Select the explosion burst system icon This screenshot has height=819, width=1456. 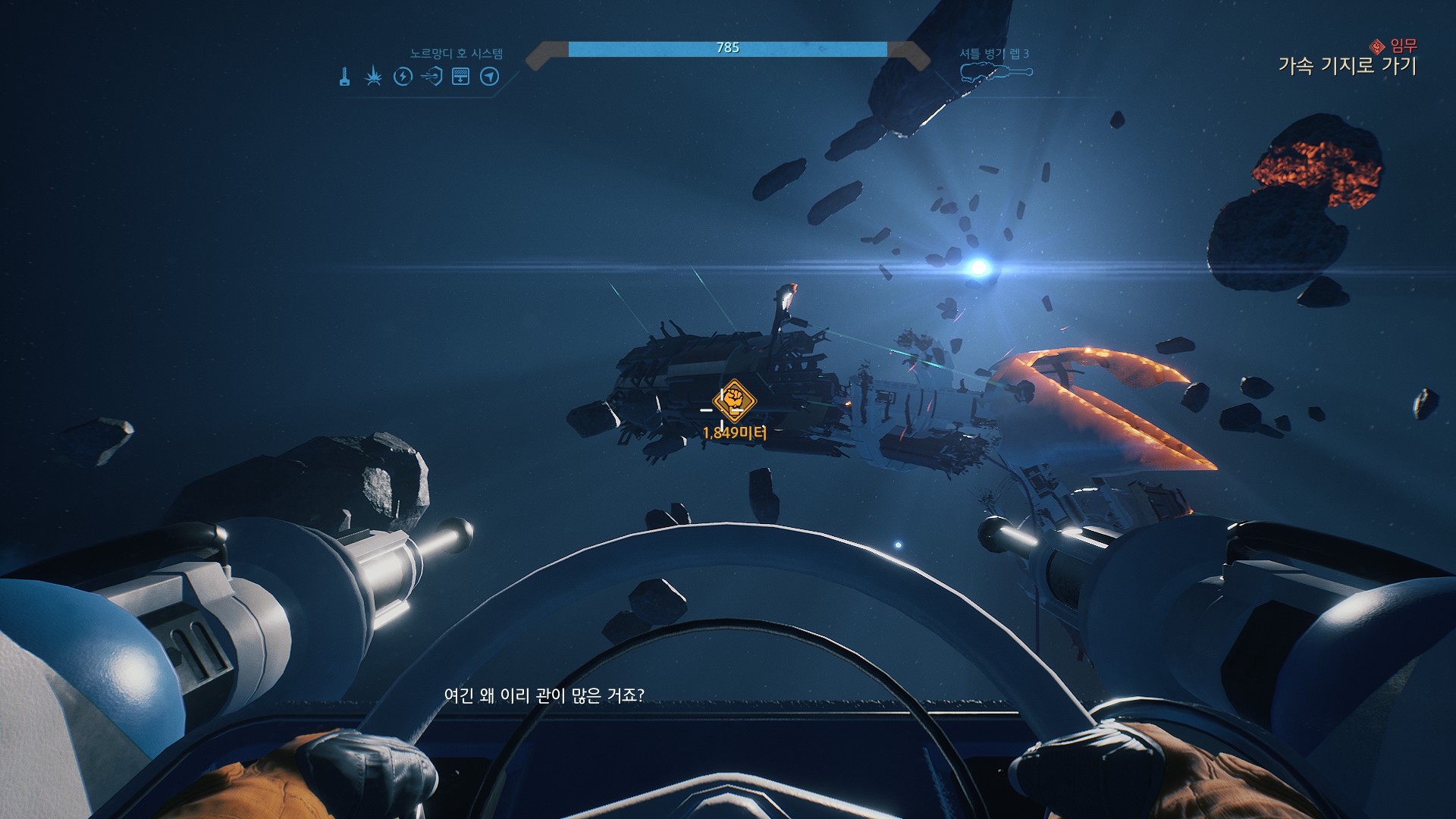click(373, 77)
